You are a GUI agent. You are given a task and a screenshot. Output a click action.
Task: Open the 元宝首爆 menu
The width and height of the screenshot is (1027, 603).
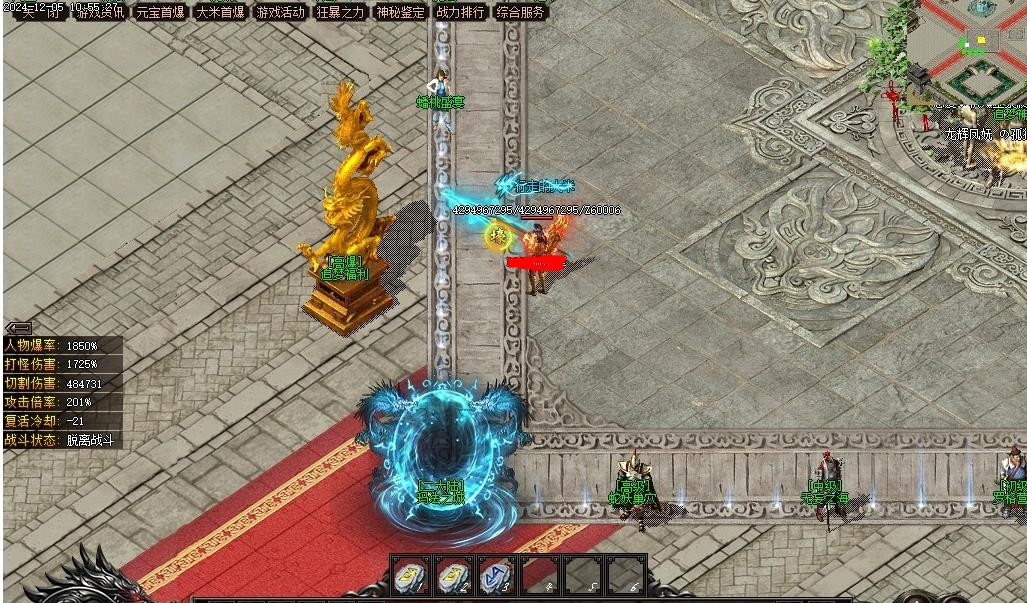point(160,12)
